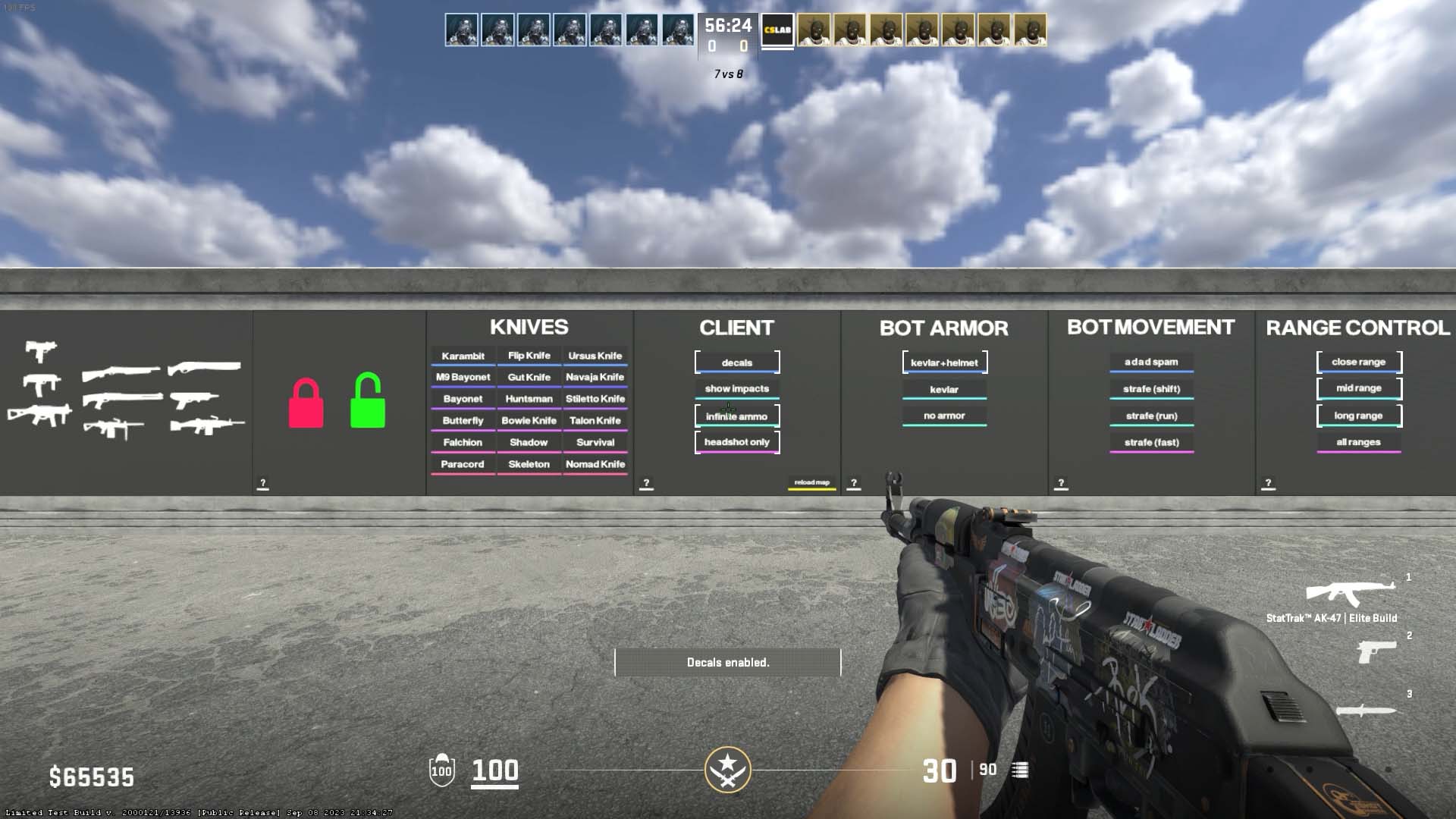The height and width of the screenshot is (819, 1456).
Task: Select the all ranges option
Action: pos(1358,442)
